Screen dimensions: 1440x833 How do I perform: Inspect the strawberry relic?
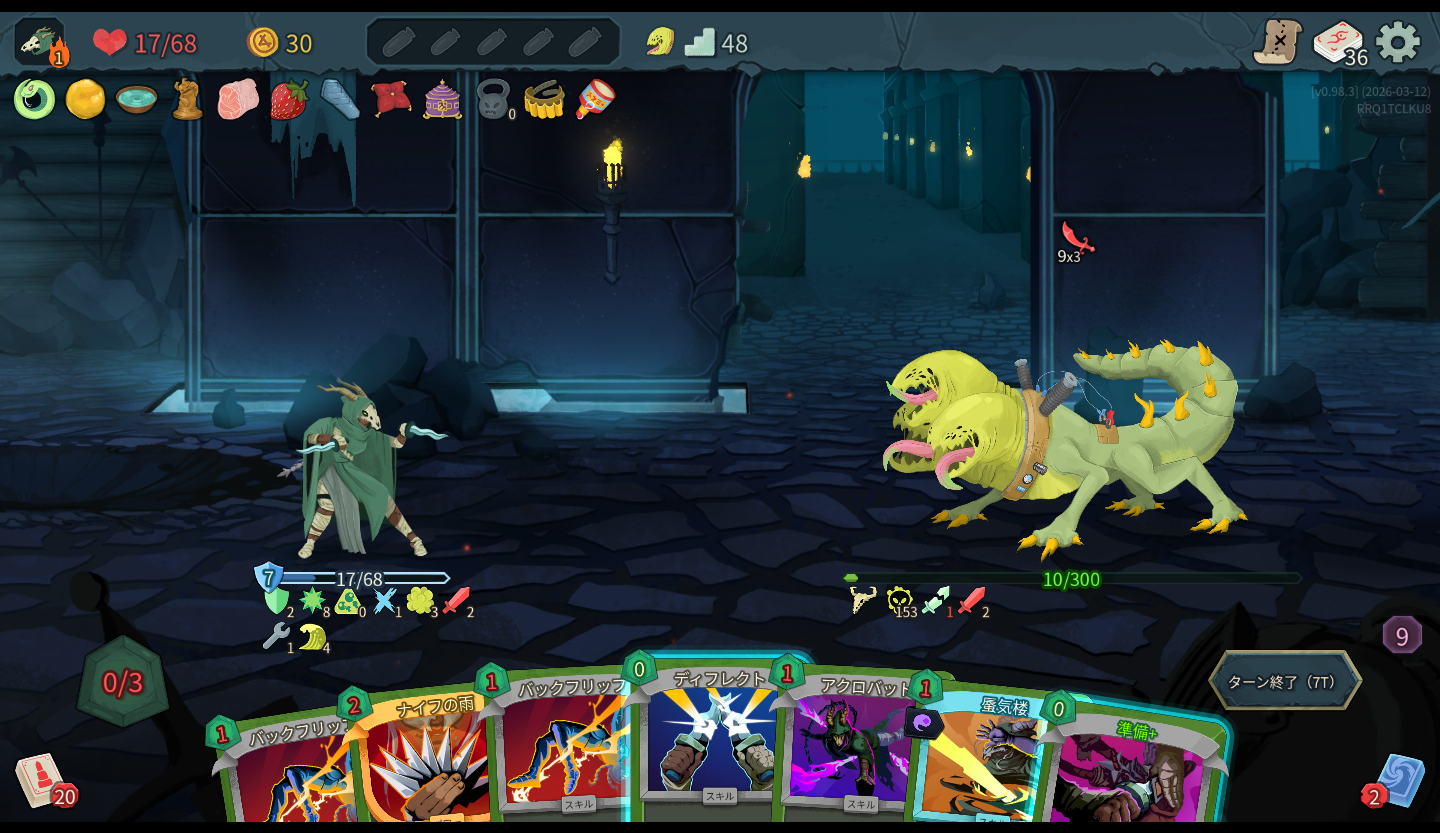(x=289, y=100)
